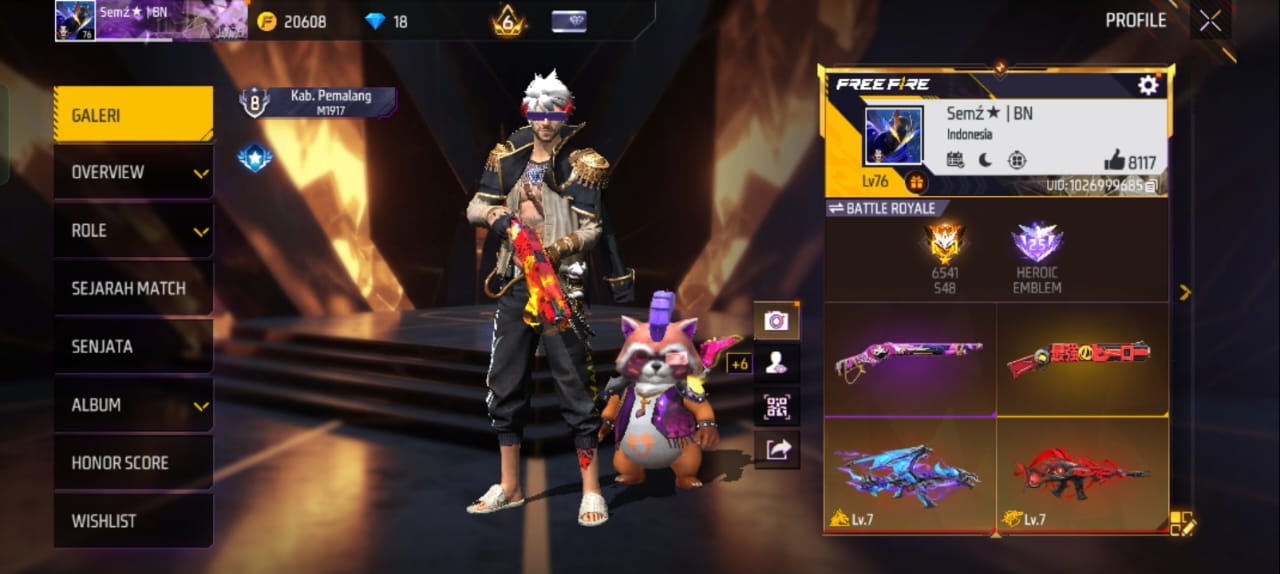This screenshot has height=574, width=1280.
Task: Edit the weapon showcase layout
Action: point(1182,522)
